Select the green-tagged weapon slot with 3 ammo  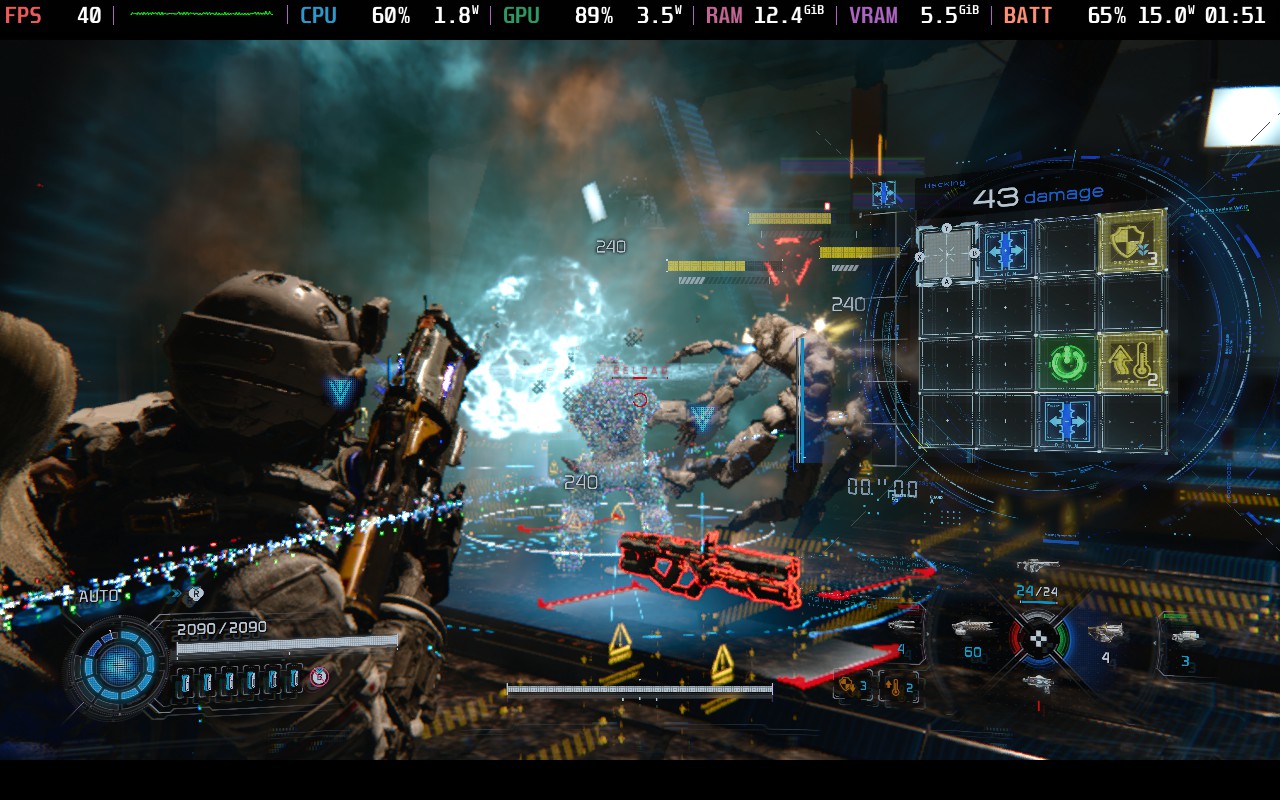pos(1184,641)
